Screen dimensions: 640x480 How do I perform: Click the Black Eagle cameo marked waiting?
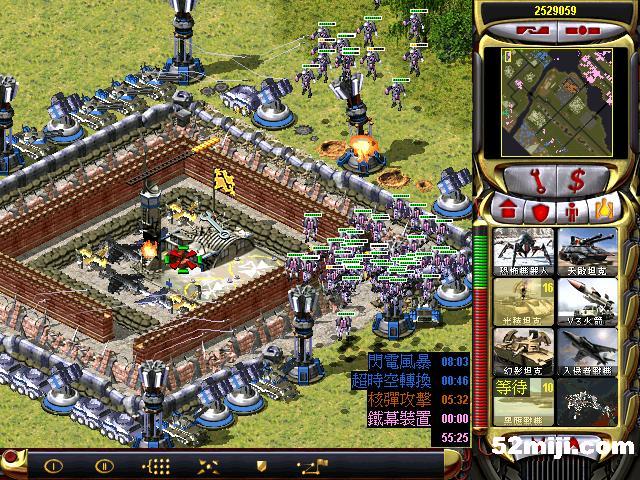[522, 397]
